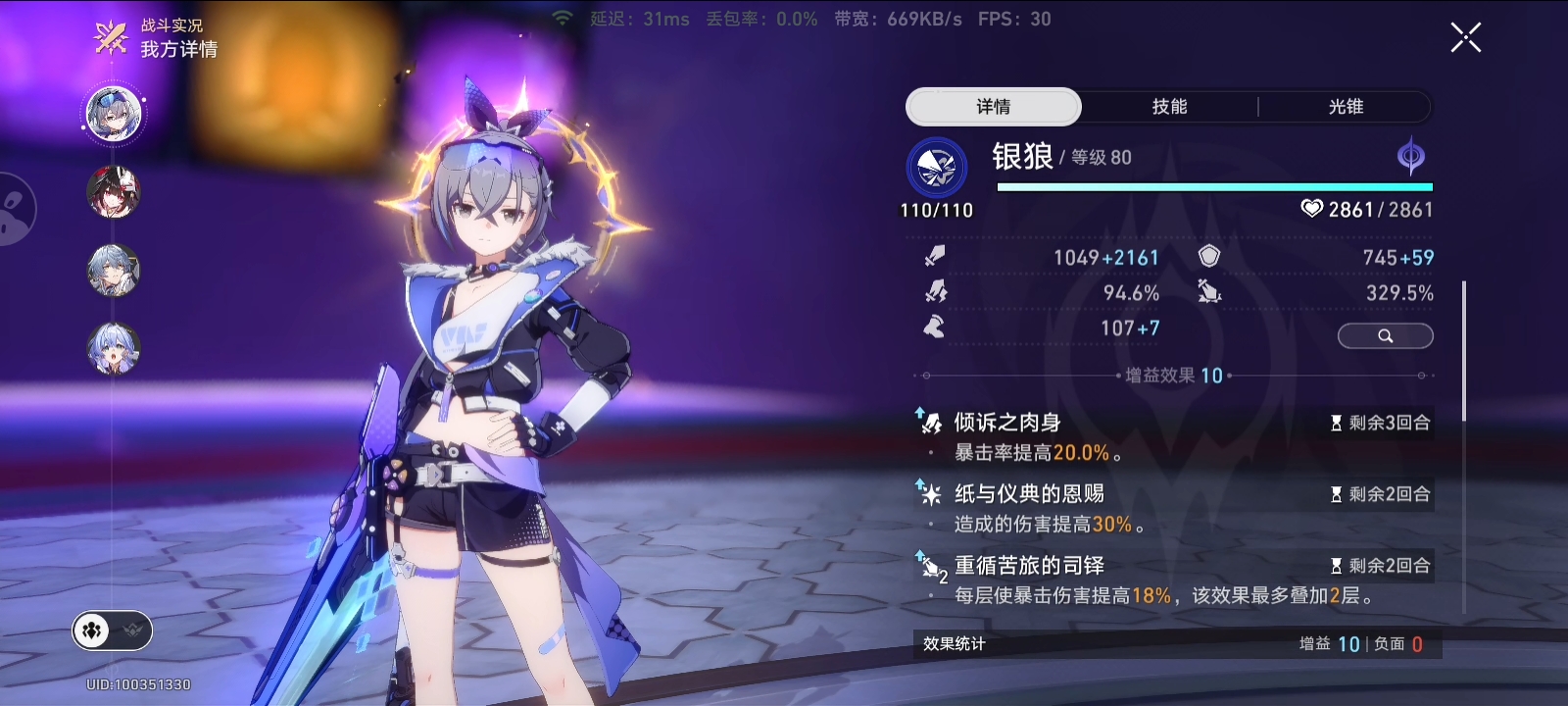Open the magnifier stat details button
Image resolution: width=1568 pixels, height=706 pixels.
coord(1385,336)
